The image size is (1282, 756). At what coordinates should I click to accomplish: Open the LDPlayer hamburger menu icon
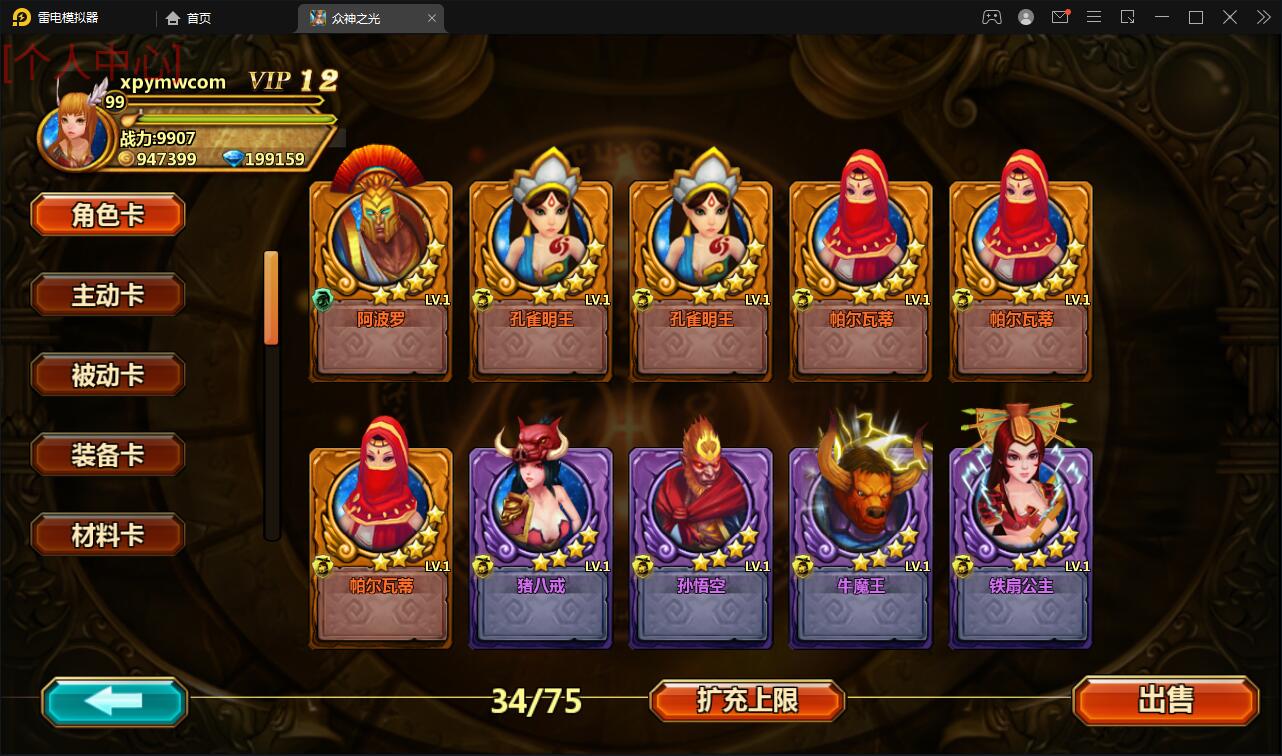click(1094, 17)
